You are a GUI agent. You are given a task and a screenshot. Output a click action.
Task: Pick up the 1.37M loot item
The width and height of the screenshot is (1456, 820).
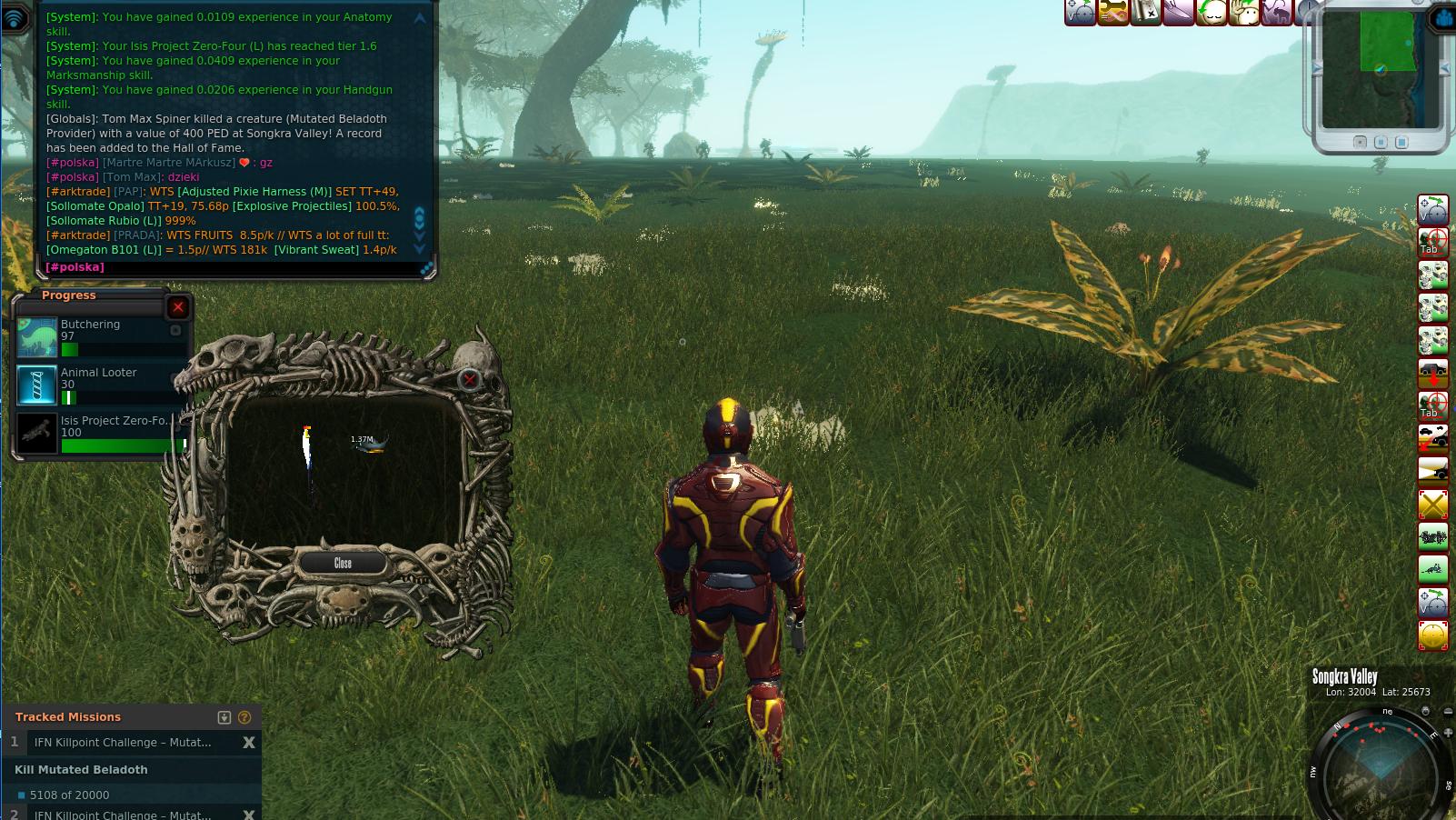[x=371, y=444]
